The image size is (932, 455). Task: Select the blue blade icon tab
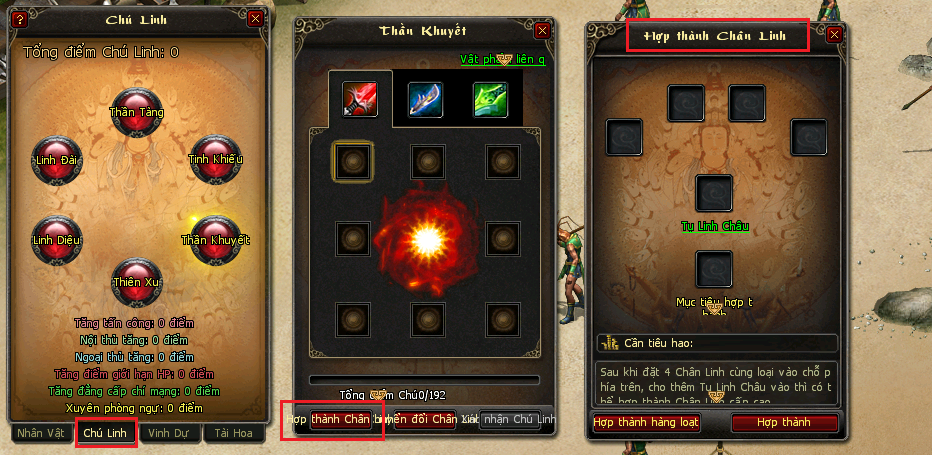[425, 99]
